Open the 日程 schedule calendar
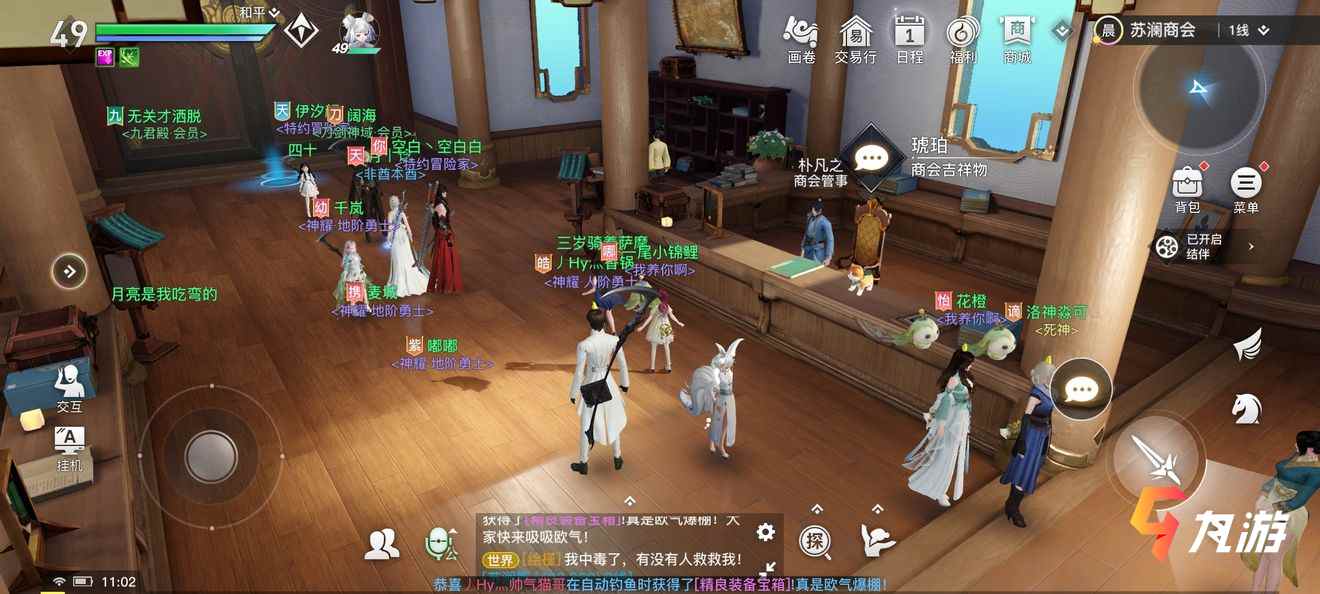1320x594 pixels. [x=909, y=39]
